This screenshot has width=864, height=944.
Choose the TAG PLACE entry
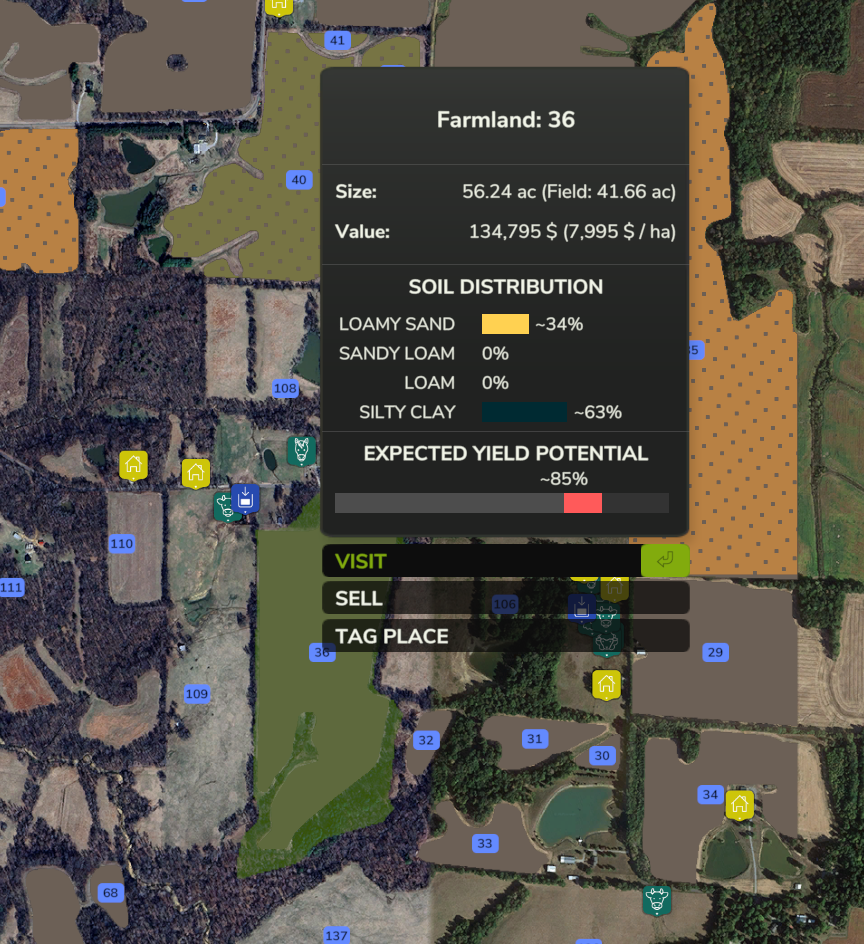(505, 636)
